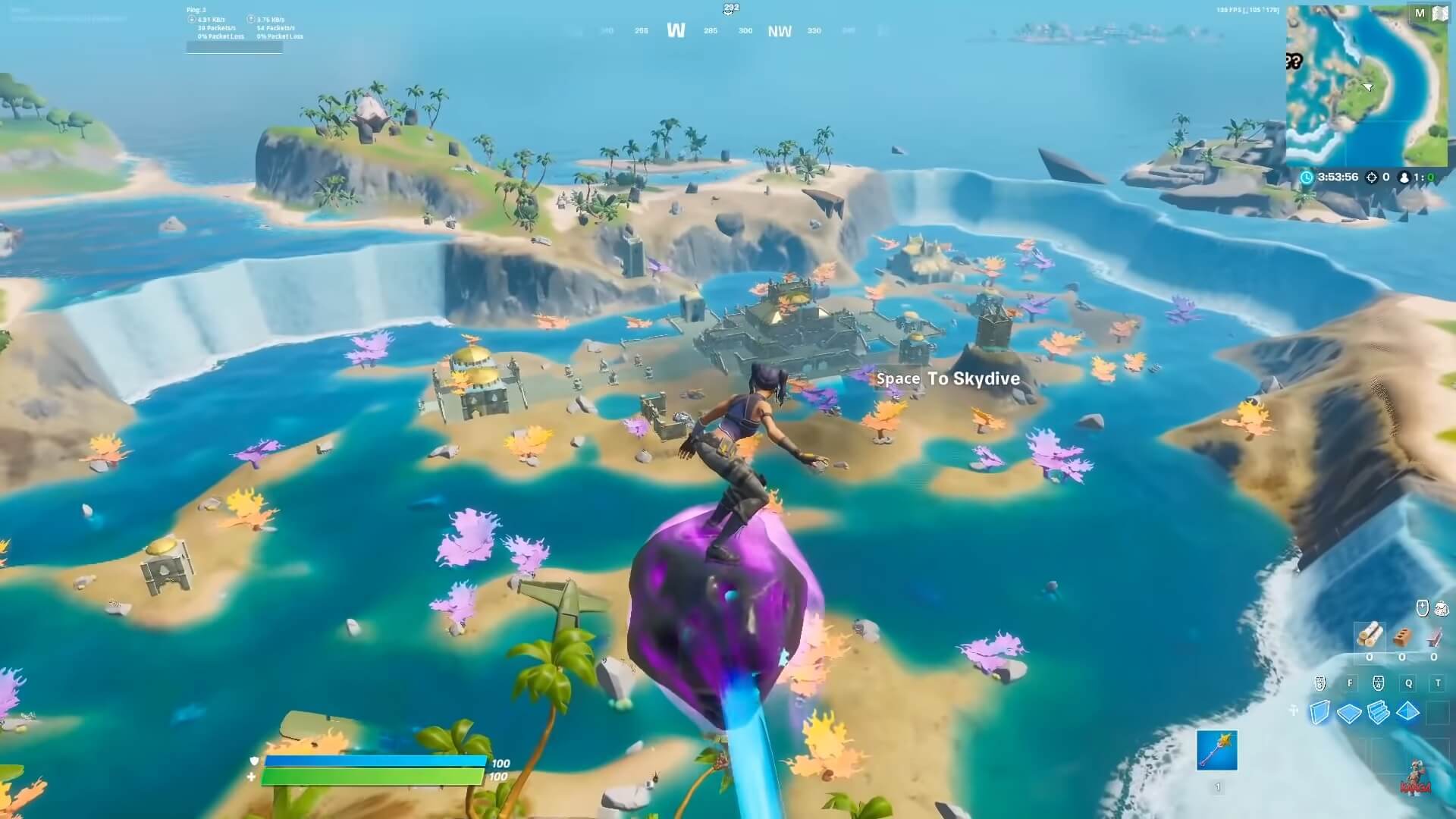
Task: Click the mouse wheel icon above resources
Action: tap(1422, 607)
